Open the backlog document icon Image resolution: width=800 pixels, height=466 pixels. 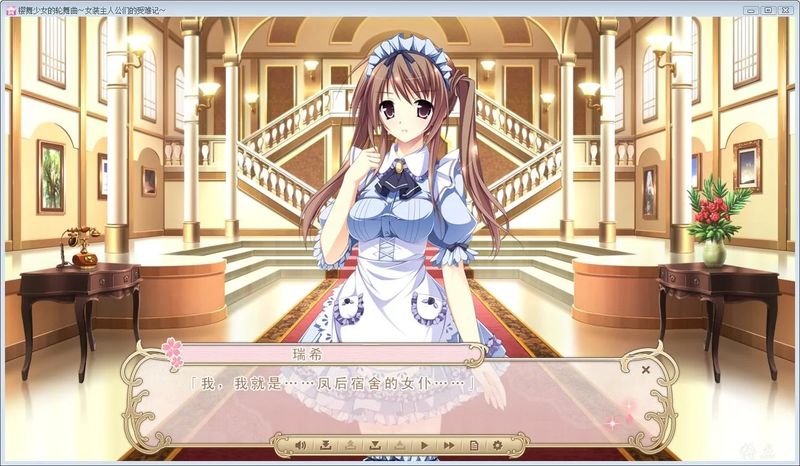pyautogui.click(x=473, y=444)
